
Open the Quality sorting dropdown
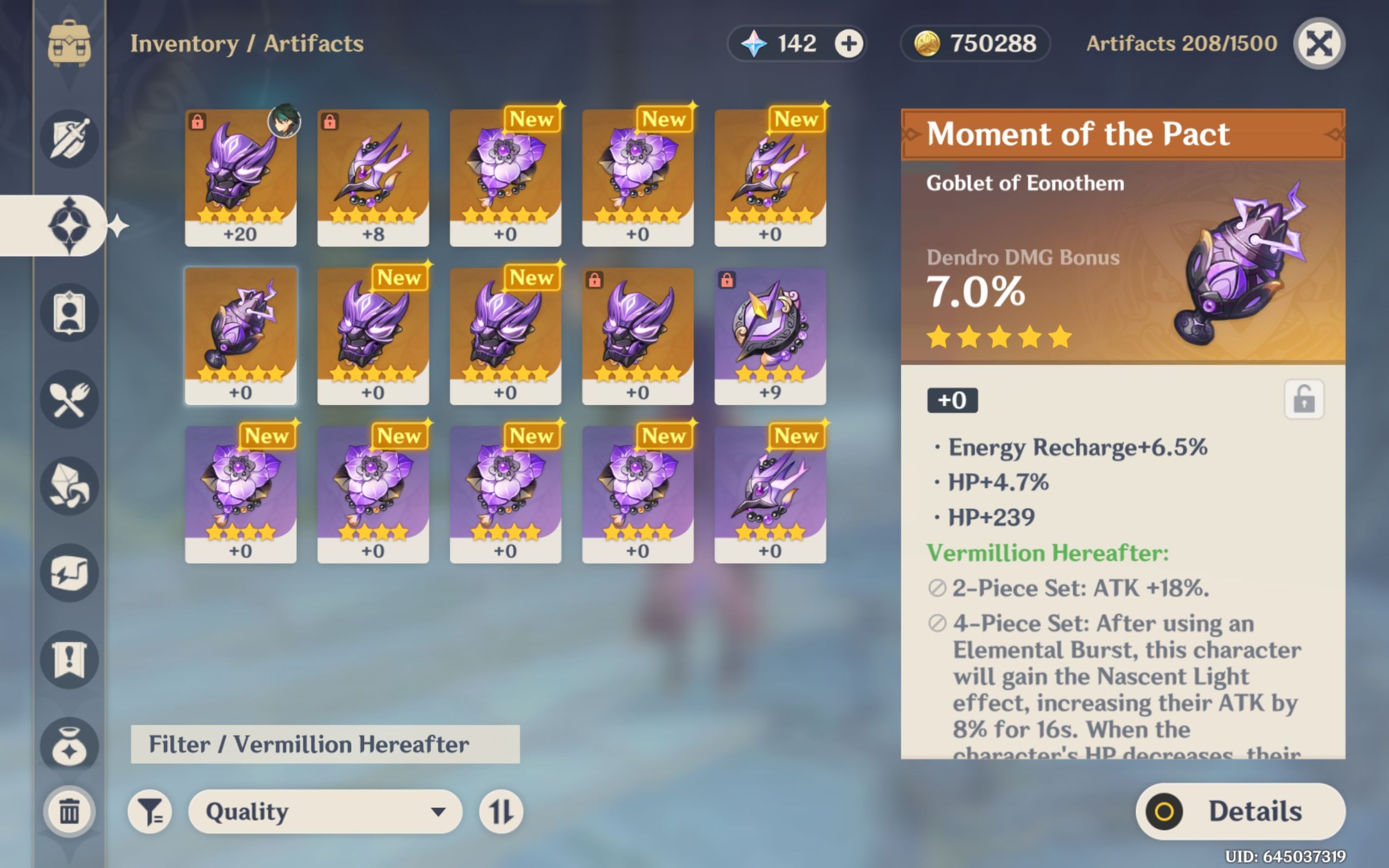324,812
